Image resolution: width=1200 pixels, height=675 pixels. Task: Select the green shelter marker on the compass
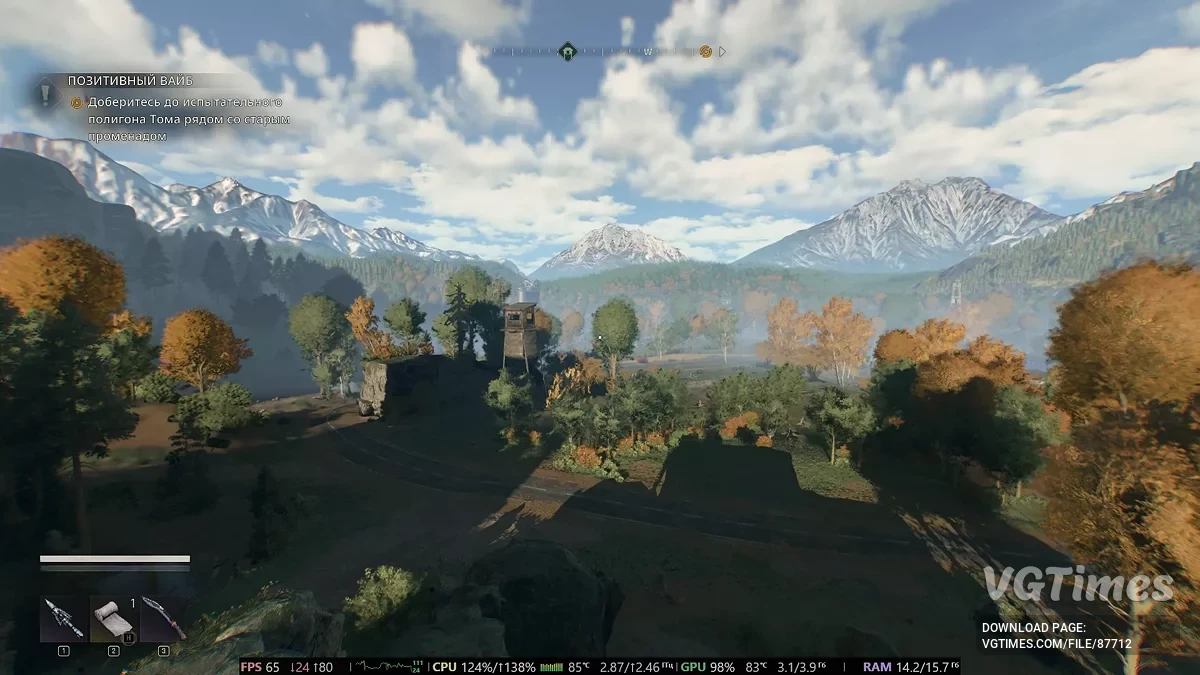pyautogui.click(x=567, y=51)
